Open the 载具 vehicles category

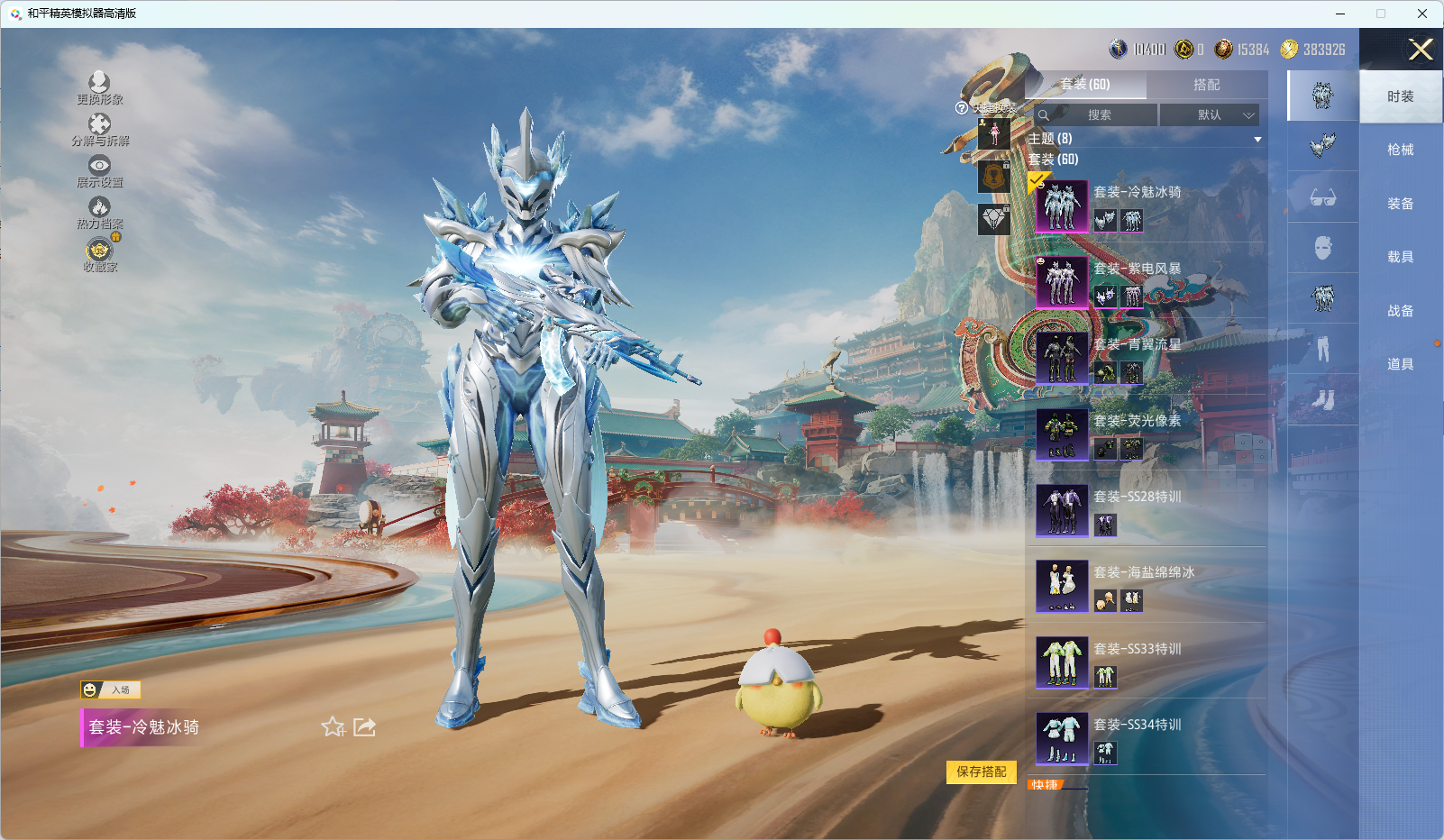pos(1400,257)
